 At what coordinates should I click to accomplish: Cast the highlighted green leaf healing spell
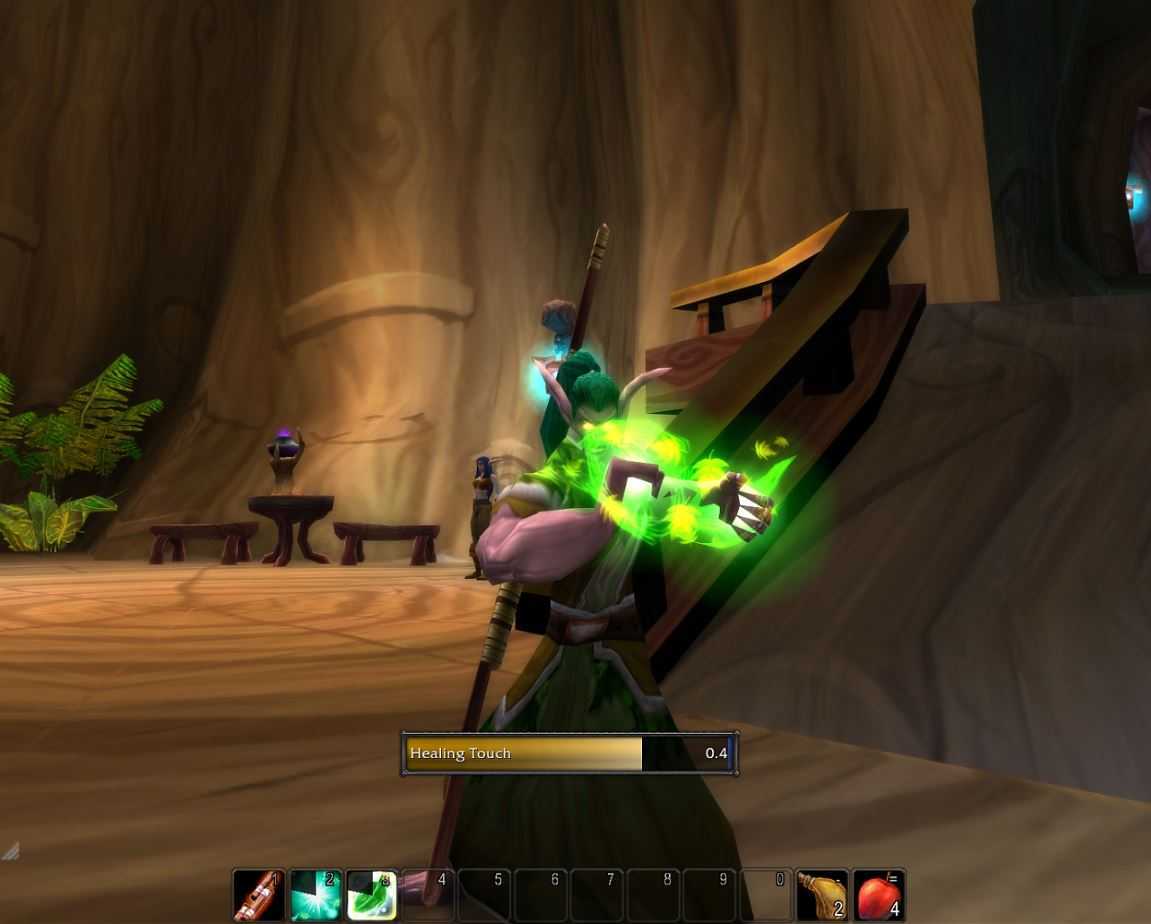point(372,895)
